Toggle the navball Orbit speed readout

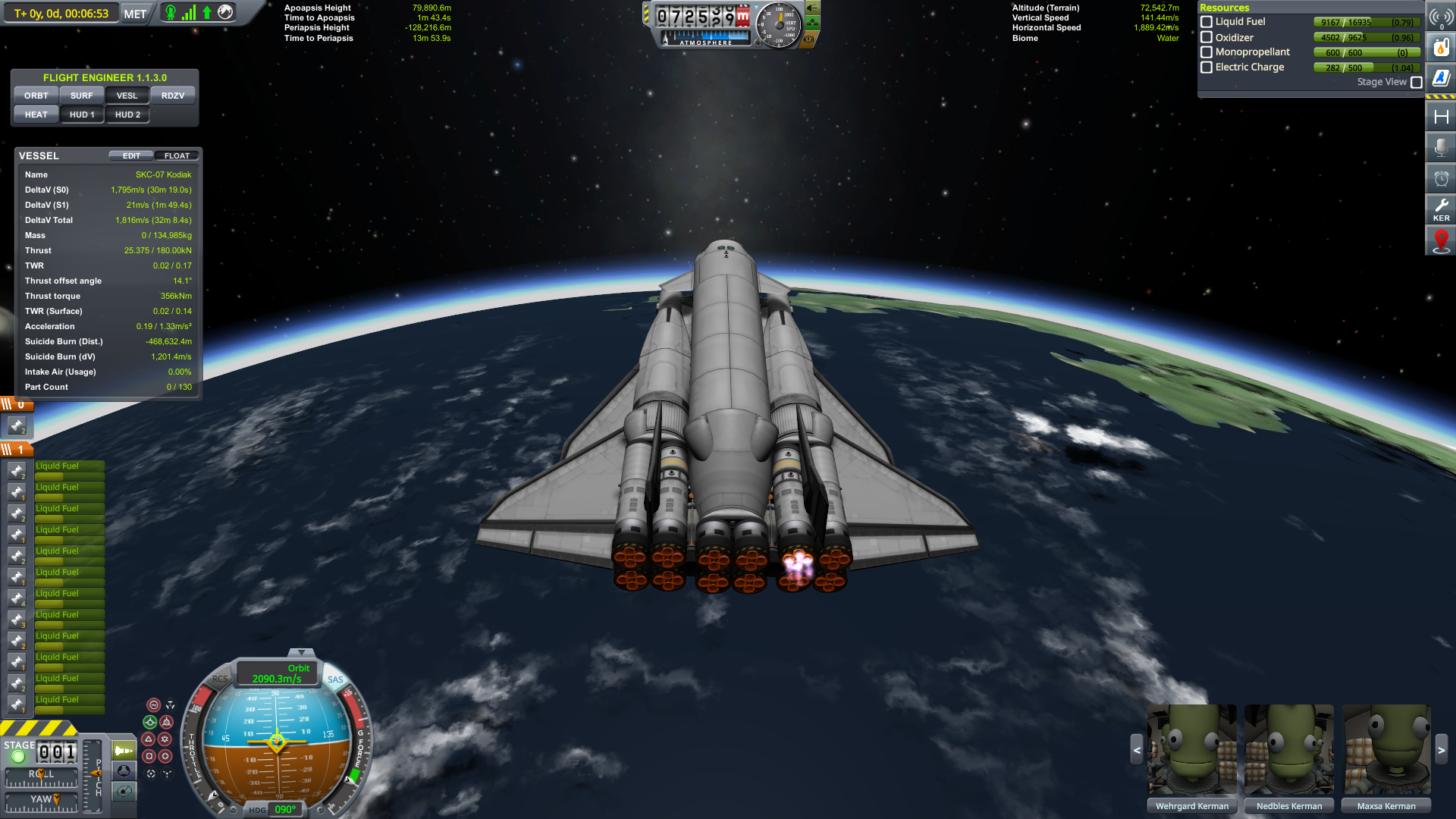[277, 673]
